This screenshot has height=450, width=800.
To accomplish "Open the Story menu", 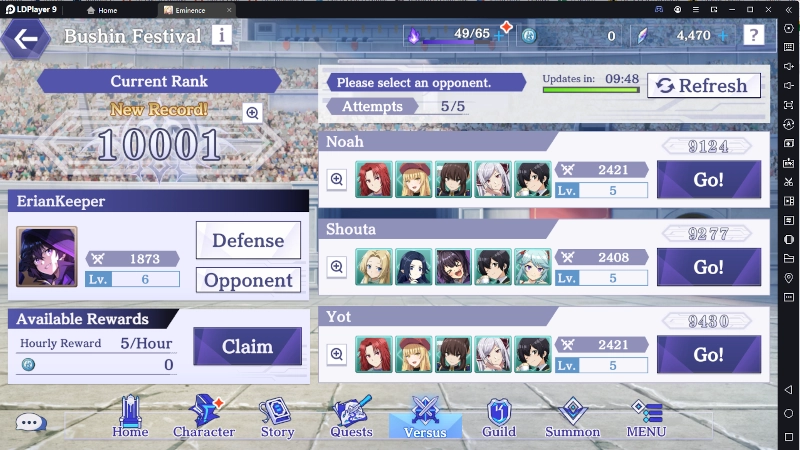I will click(x=277, y=418).
